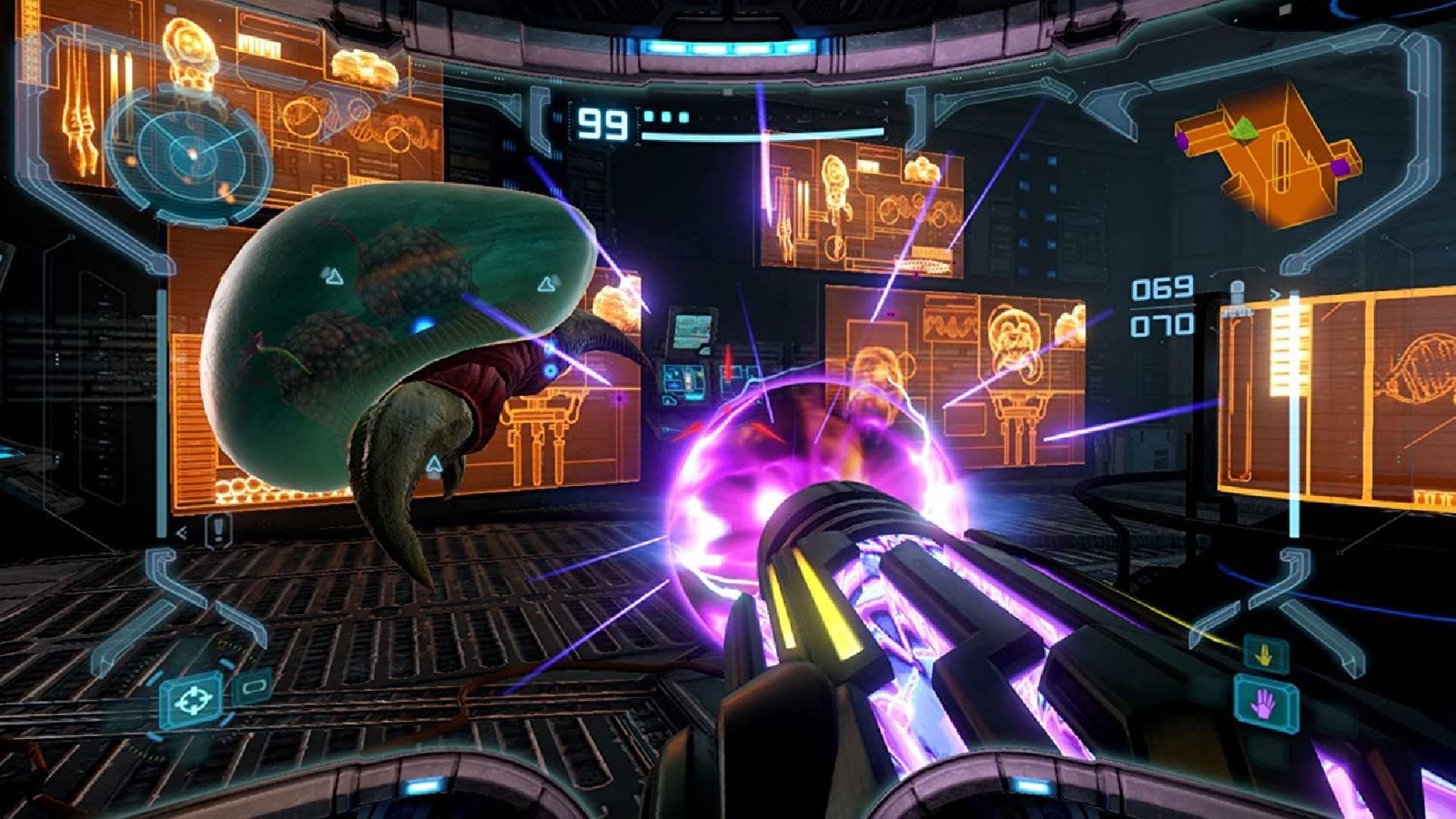Select the lock-on targeting reticle icon
Image resolution: width=1456 pixels, height=819 pixels.
193,702
